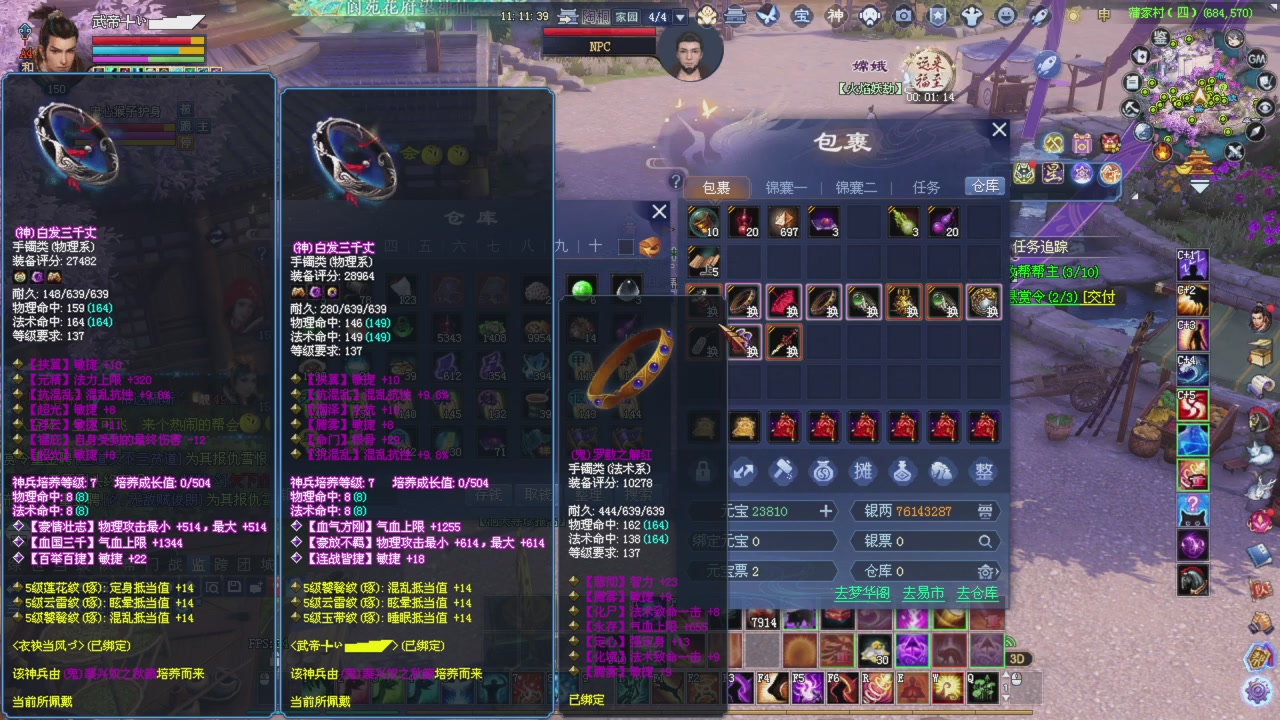Switch to the 仓库 tab in bag window

pos(983,187)
